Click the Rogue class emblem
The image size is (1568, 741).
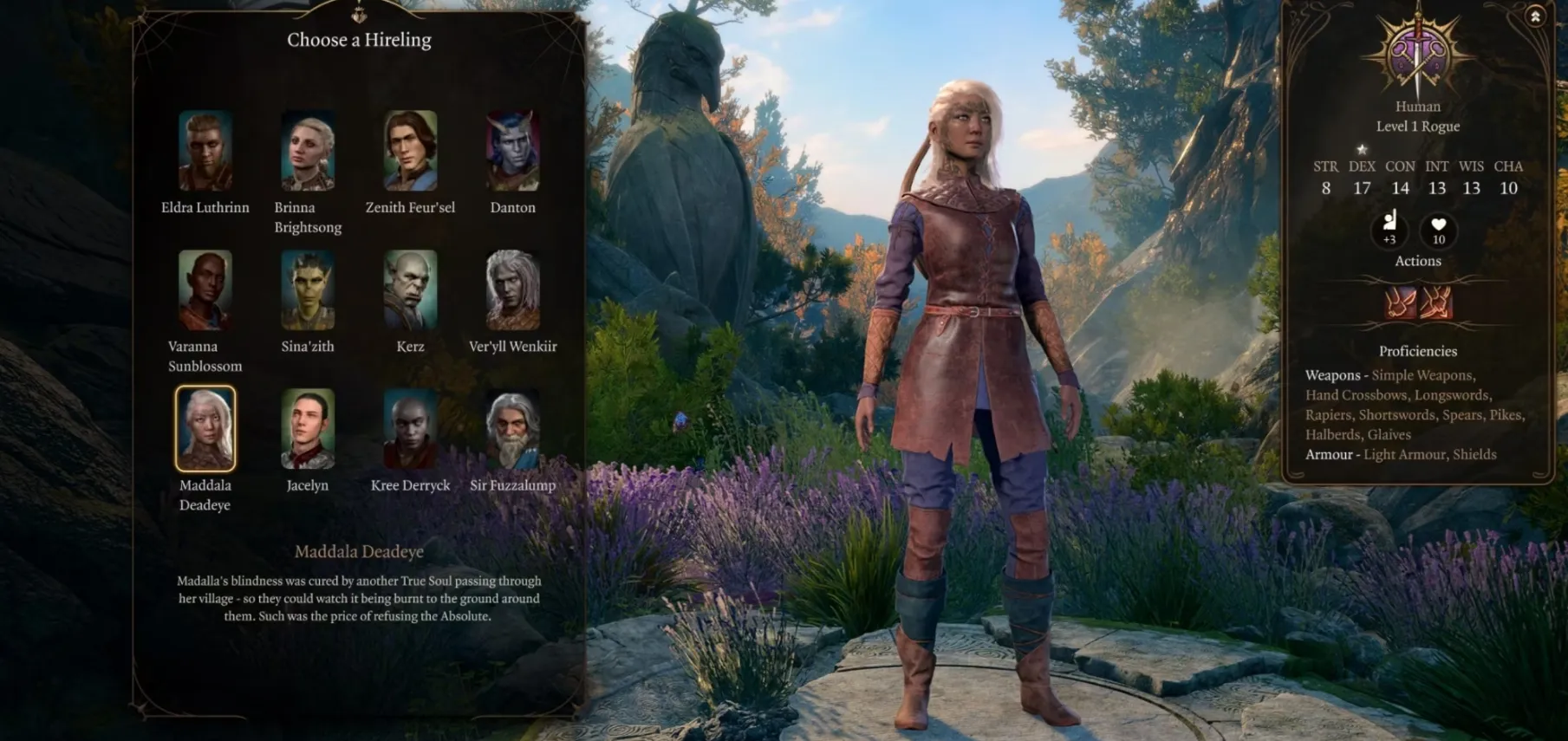(1417, 54)
